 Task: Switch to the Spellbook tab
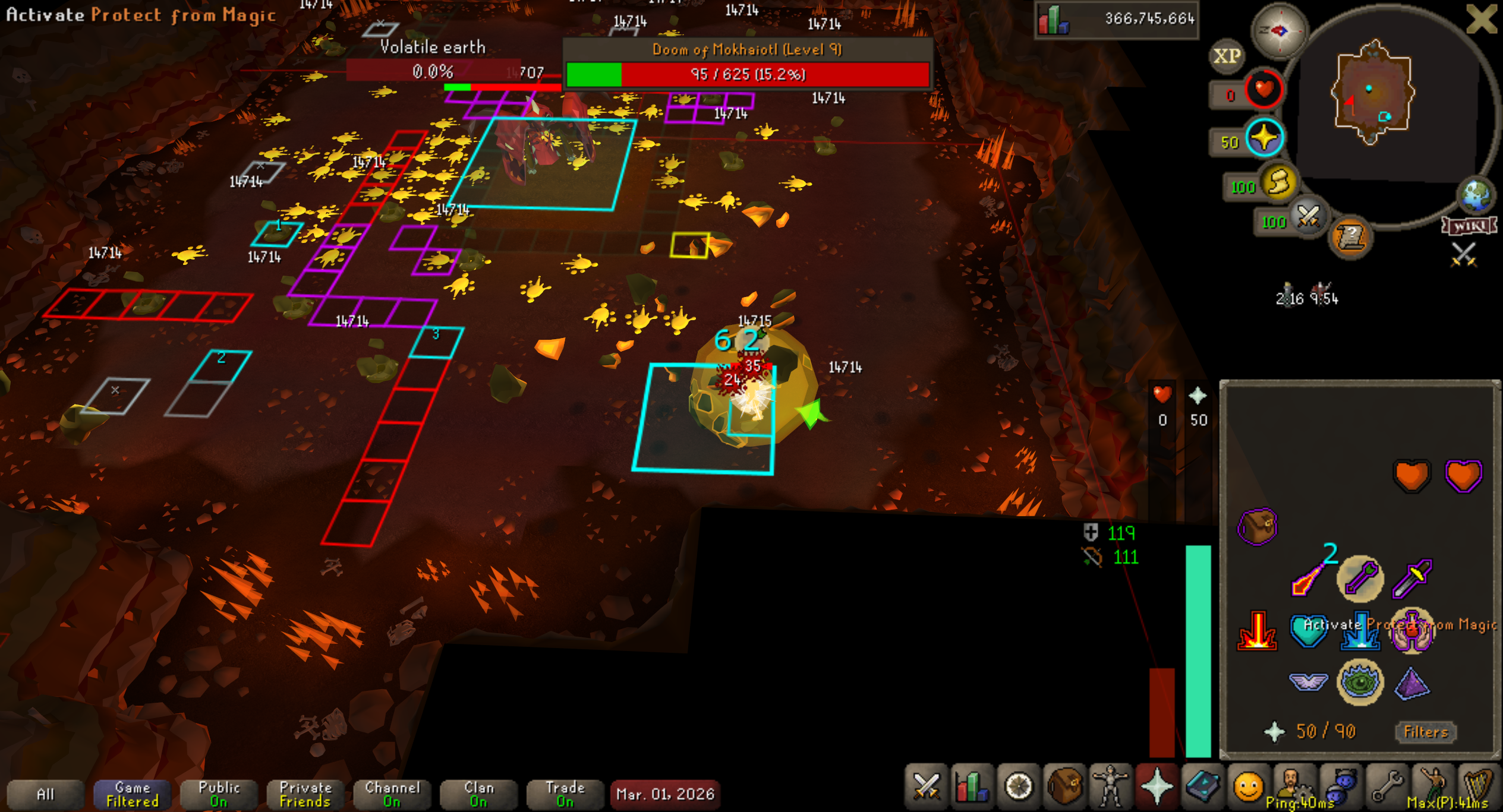(1202, 786)
